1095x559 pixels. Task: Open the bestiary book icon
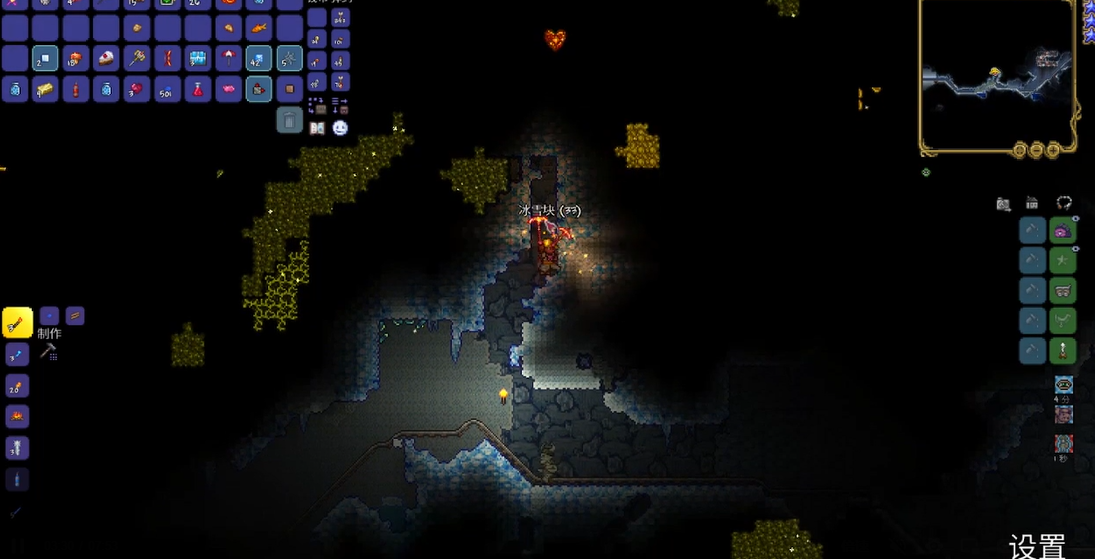coord(317,128)
